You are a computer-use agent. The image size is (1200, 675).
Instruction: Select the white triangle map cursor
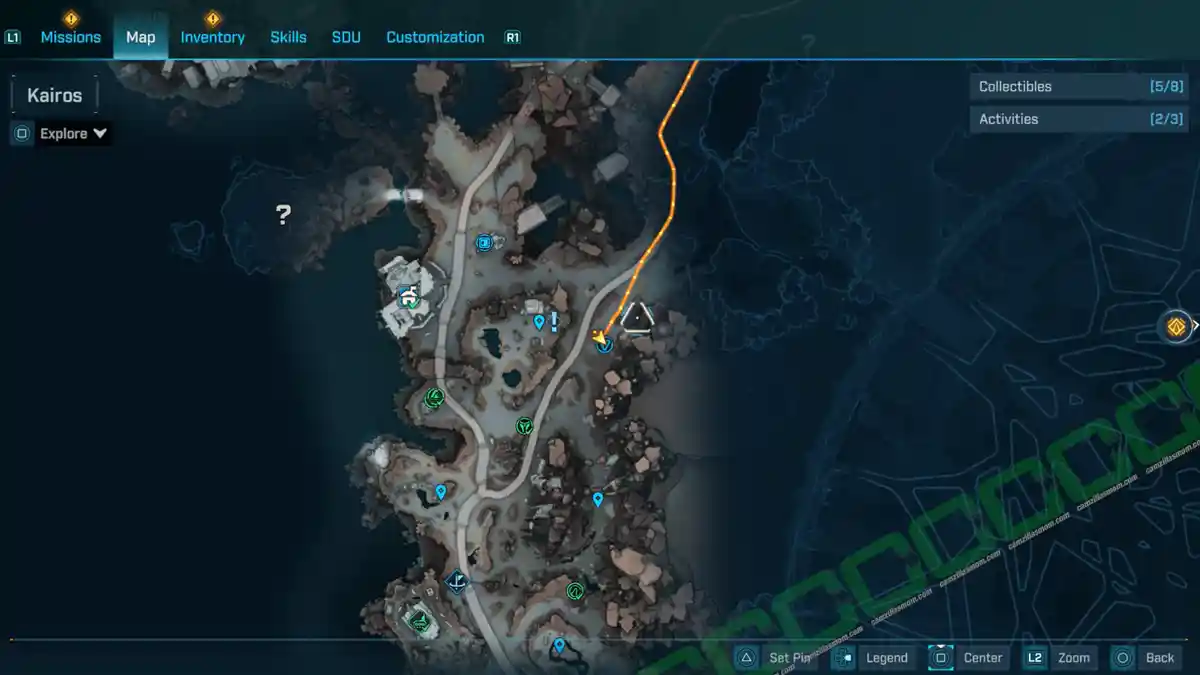click(637, 318)
